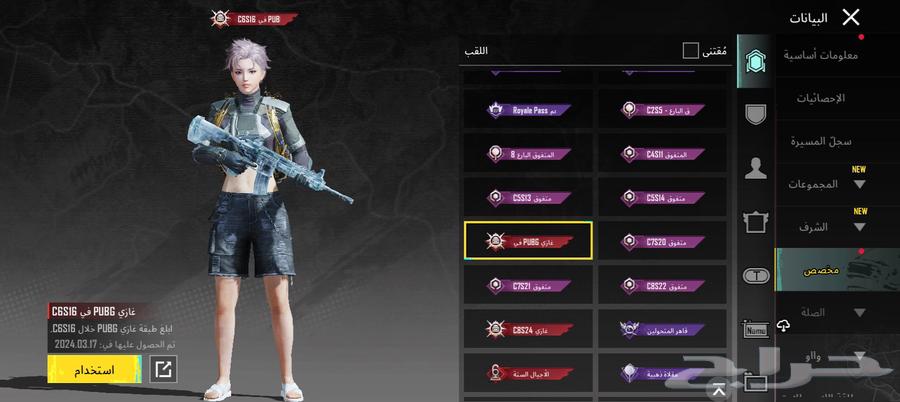Choose the C4S11 title badge
The height and width of the screenshot is (402, 900).
[661, 154]
